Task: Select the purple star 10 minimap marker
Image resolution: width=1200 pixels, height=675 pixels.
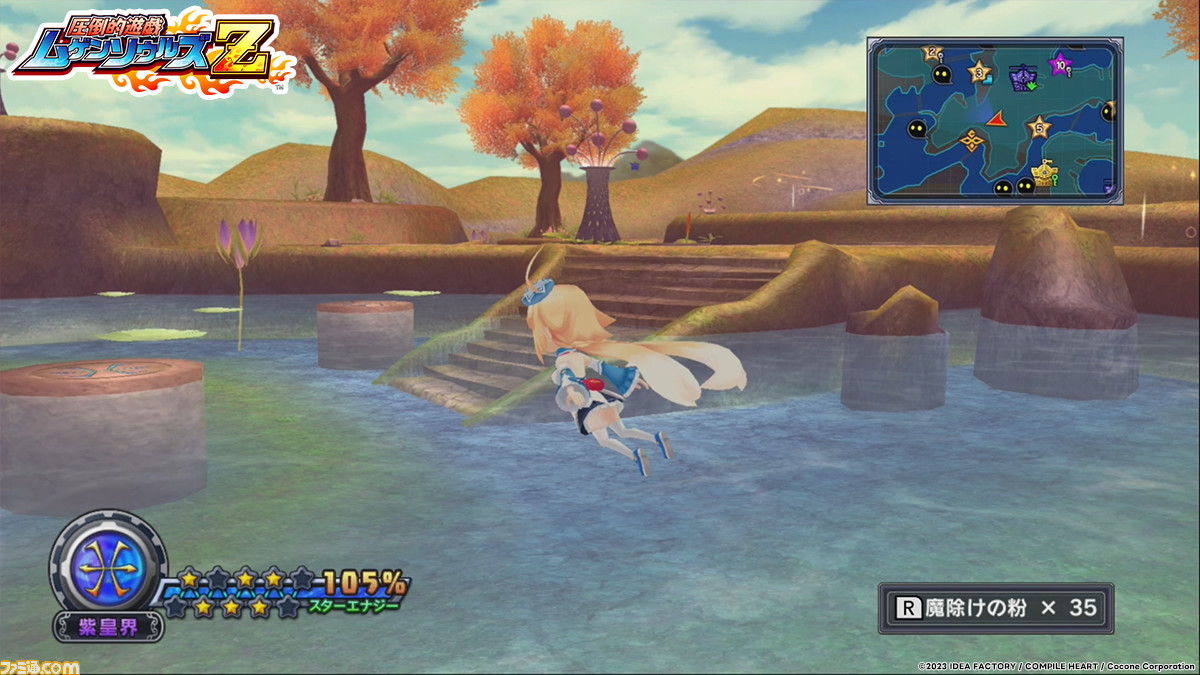Action: [x=1059, y=65]
